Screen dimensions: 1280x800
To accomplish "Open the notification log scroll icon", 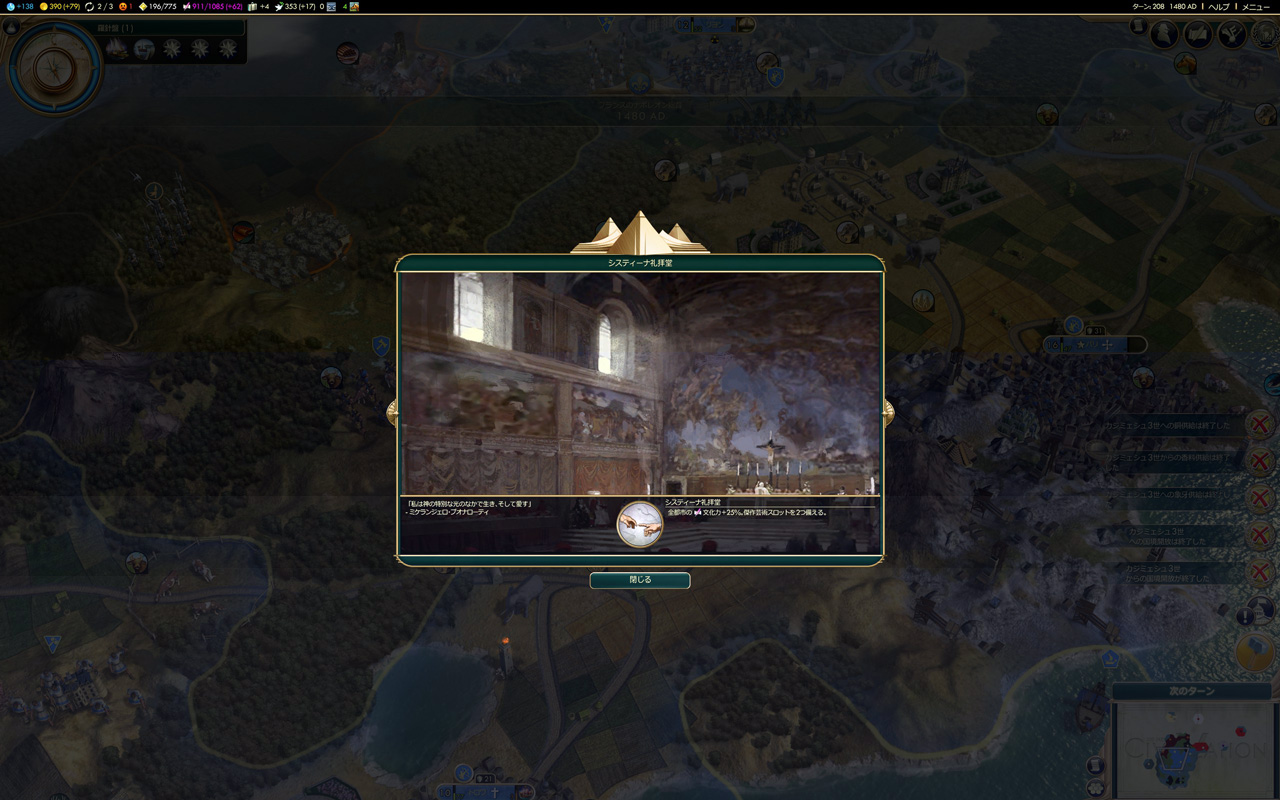I will [1139, 27].
